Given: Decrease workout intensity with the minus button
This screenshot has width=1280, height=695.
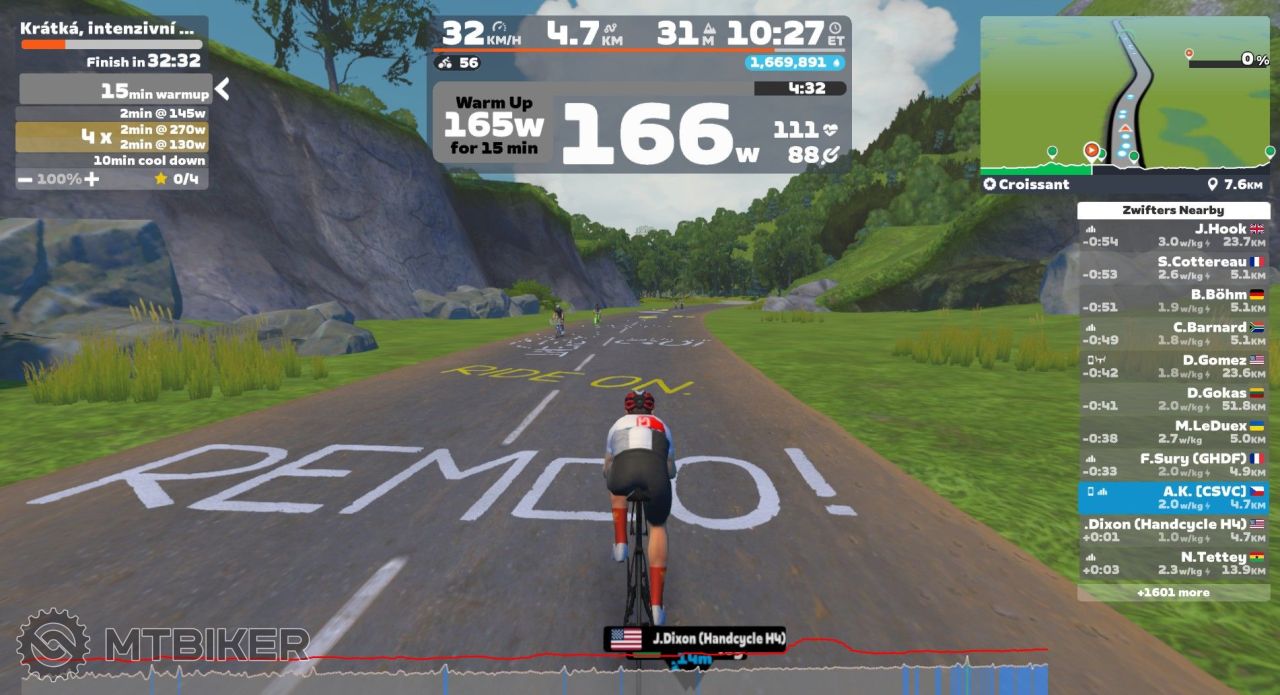Looking at the screenshot, I should tap(25, 179).
